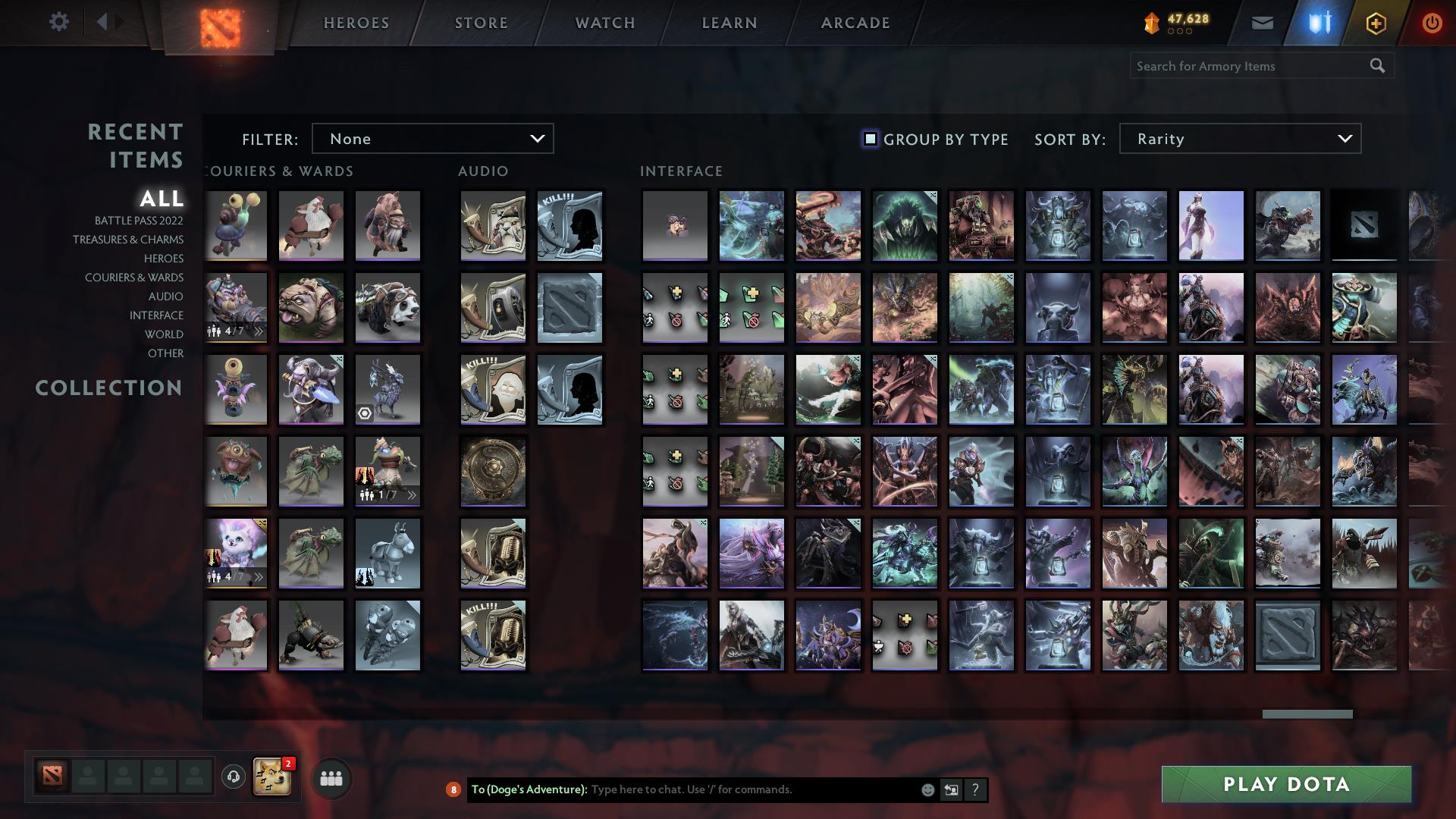The image size is (1456, 819).
Task: Open your mail notifications
Action: point(1262,22)
